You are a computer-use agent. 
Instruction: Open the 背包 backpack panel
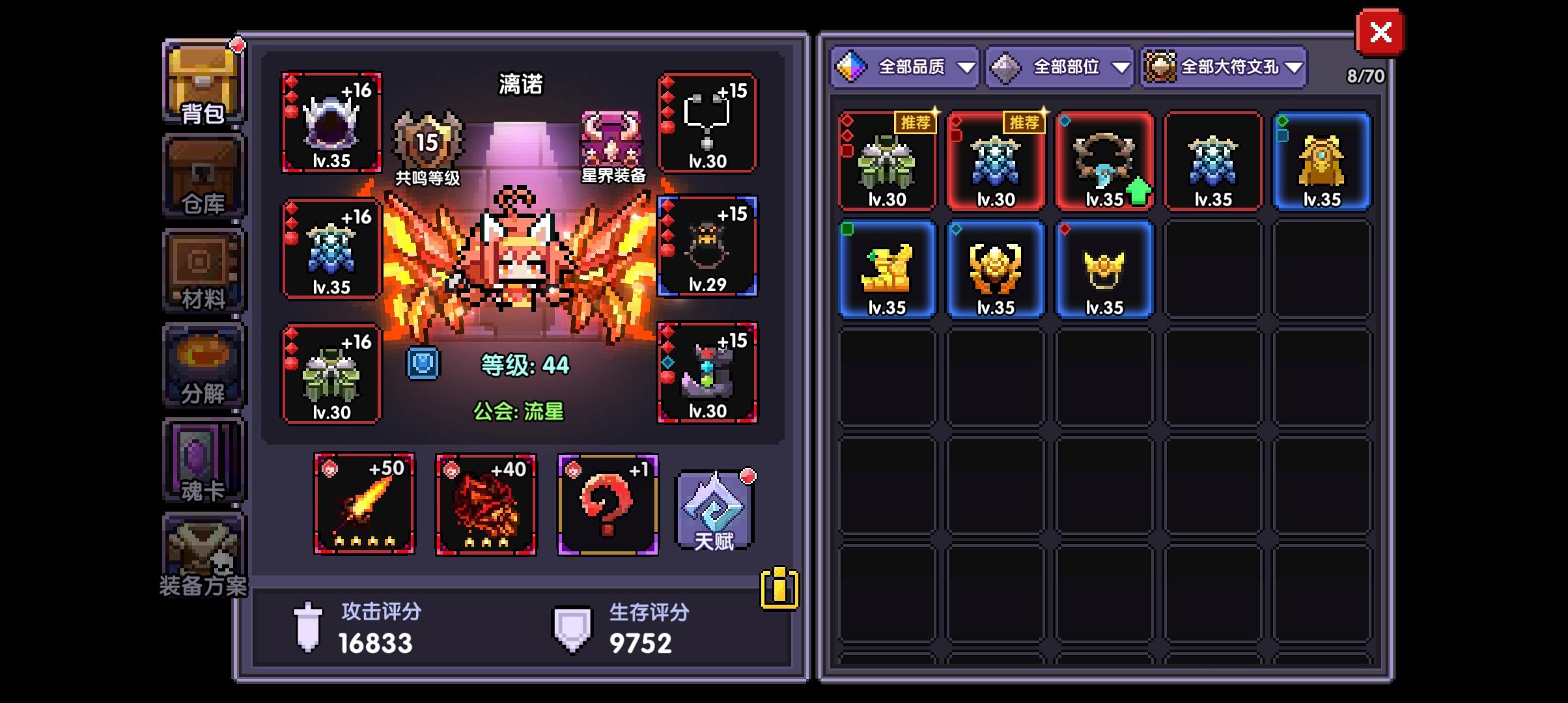203,81
